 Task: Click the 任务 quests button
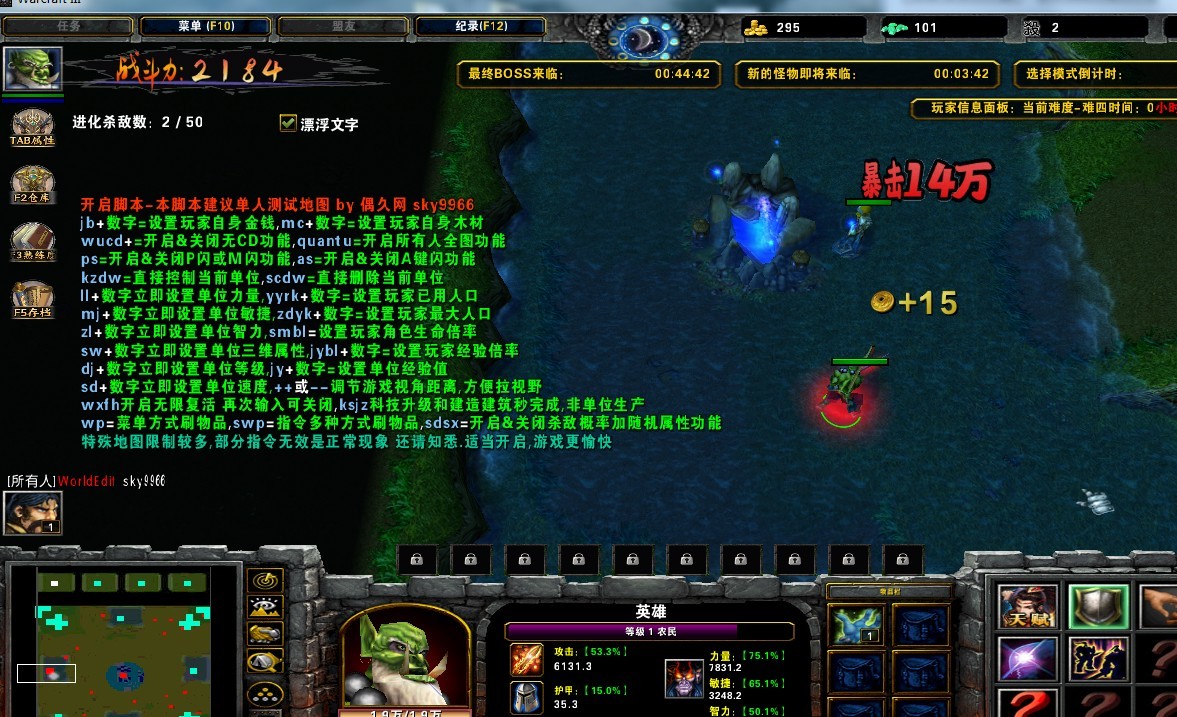pos(69,27)
